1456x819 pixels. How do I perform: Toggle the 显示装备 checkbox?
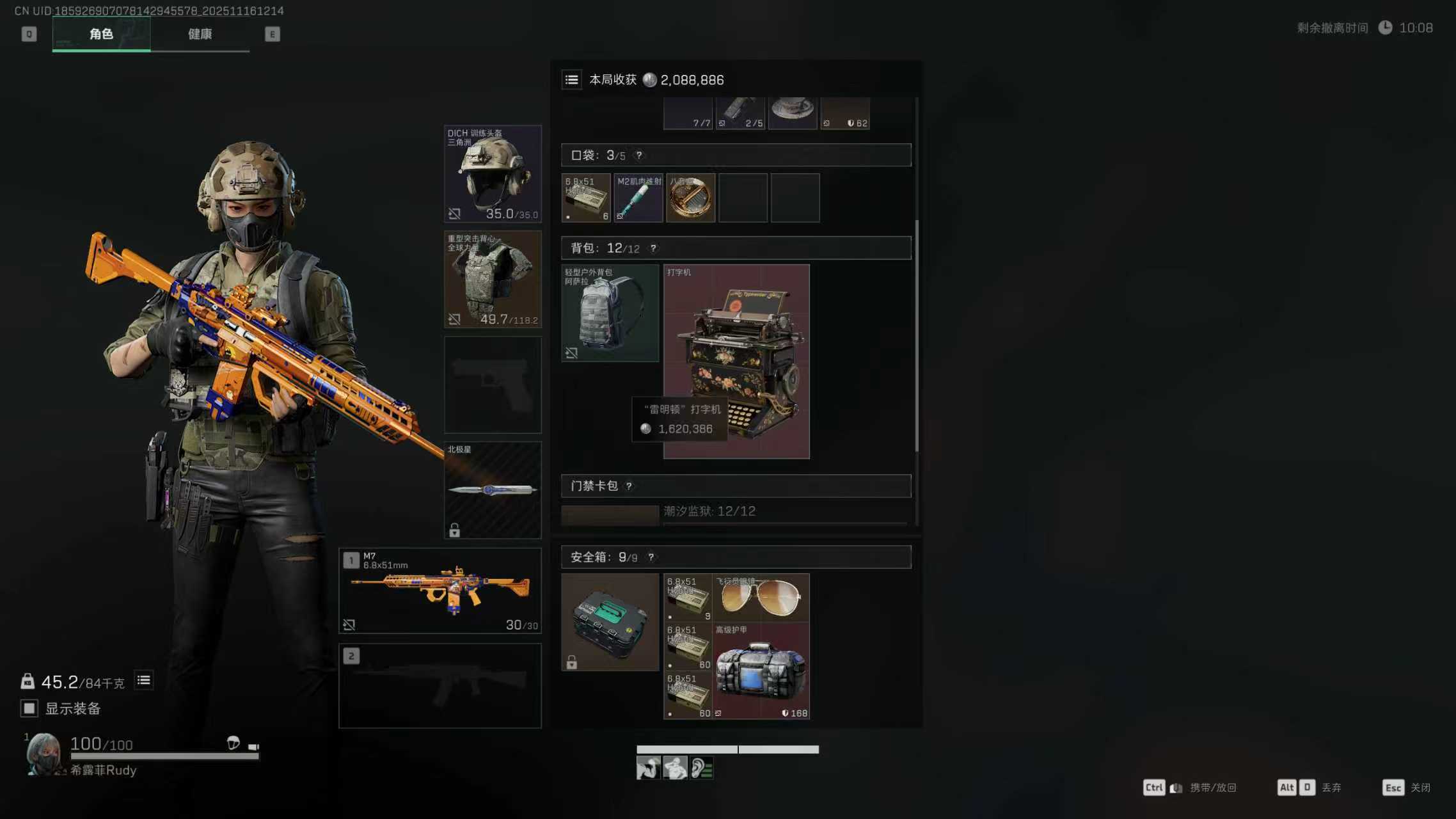(x=29, y=708)
